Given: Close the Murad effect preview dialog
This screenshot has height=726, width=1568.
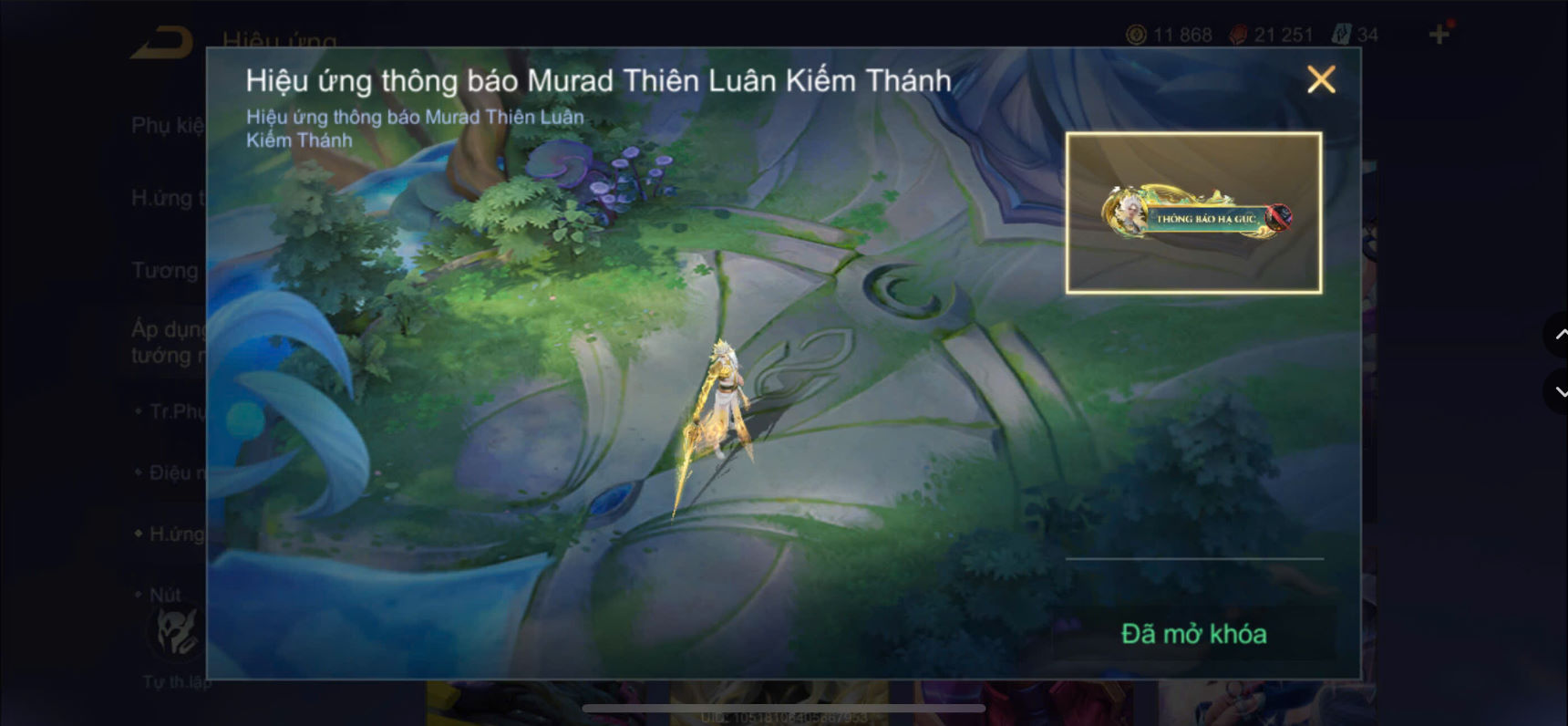Looking at the screenshot, I should point(1322,80).
